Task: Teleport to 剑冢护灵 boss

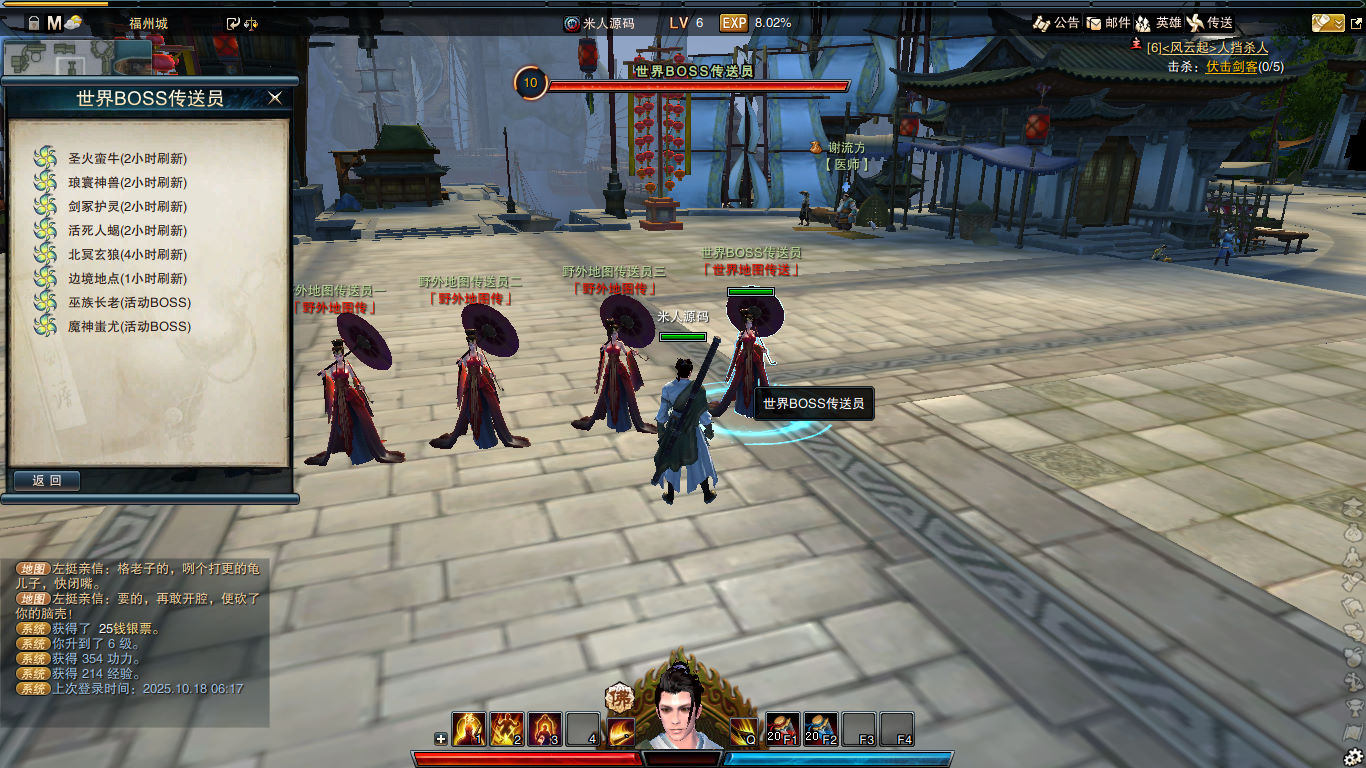Action: point(127,206)
